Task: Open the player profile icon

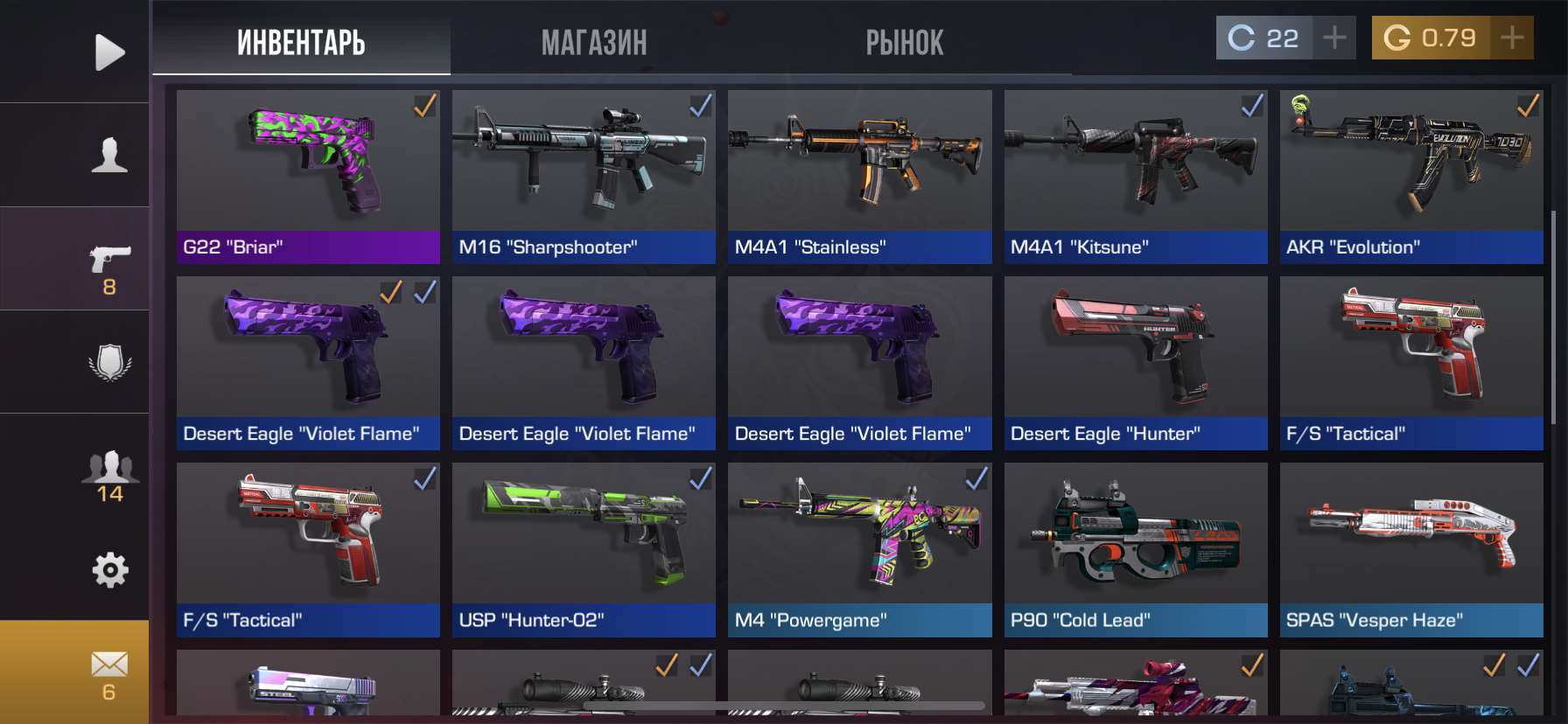Action: [109, 155]
